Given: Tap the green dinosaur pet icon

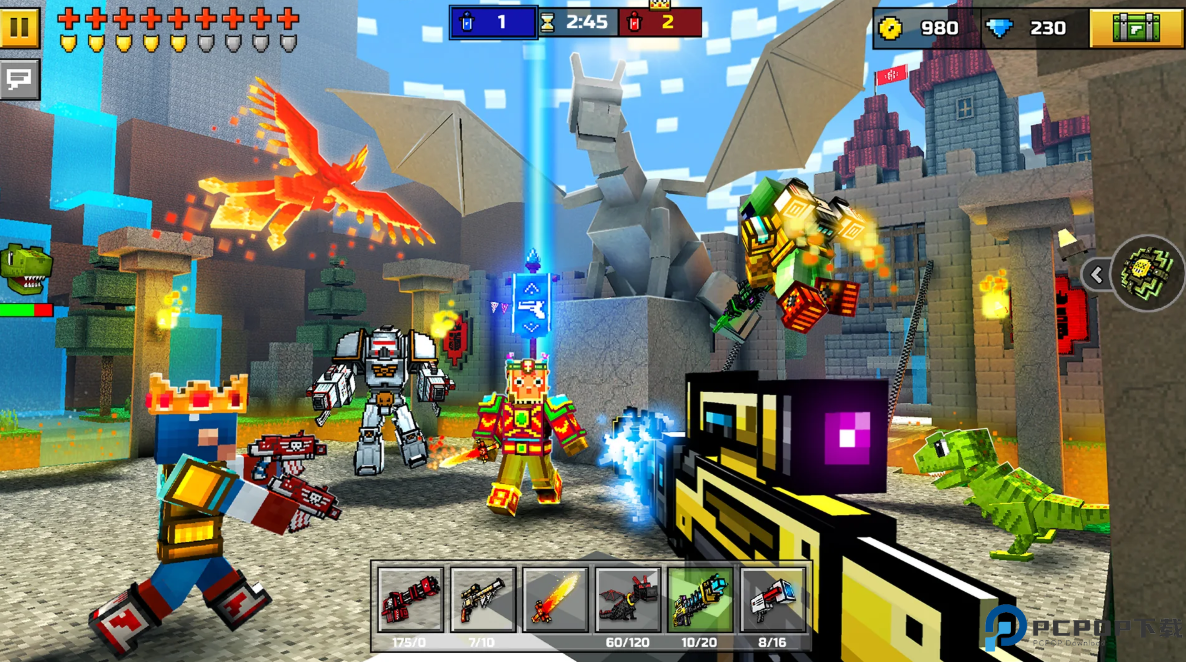Looking at the screenshot, I should 25,270.
